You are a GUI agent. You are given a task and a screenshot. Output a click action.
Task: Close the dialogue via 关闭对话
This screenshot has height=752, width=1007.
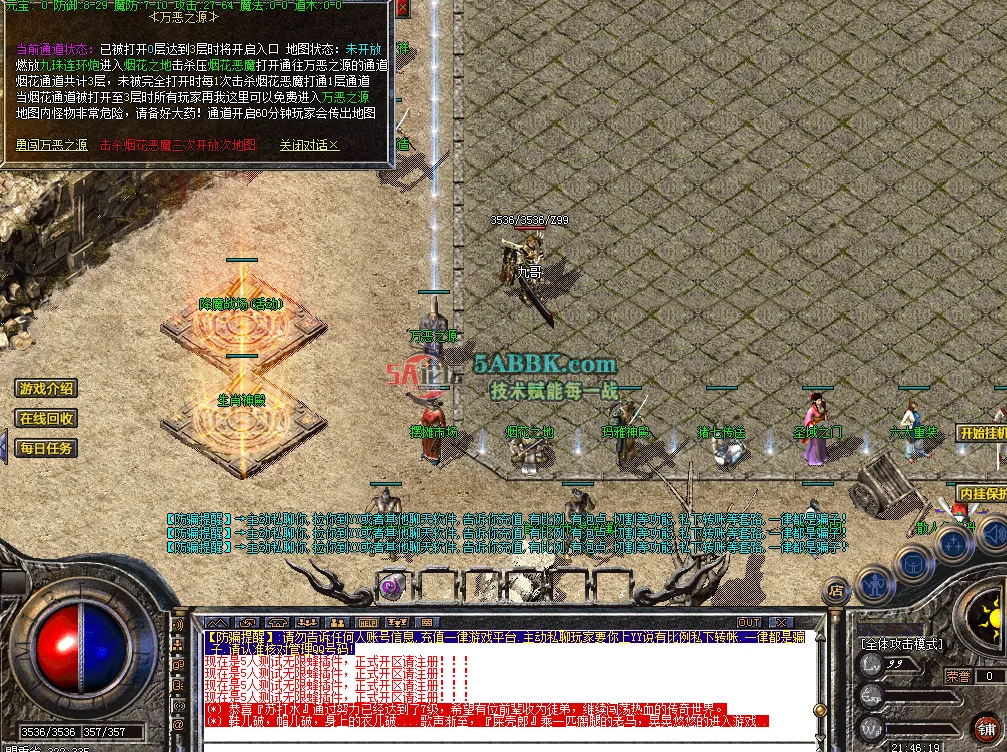click(309, 145)
